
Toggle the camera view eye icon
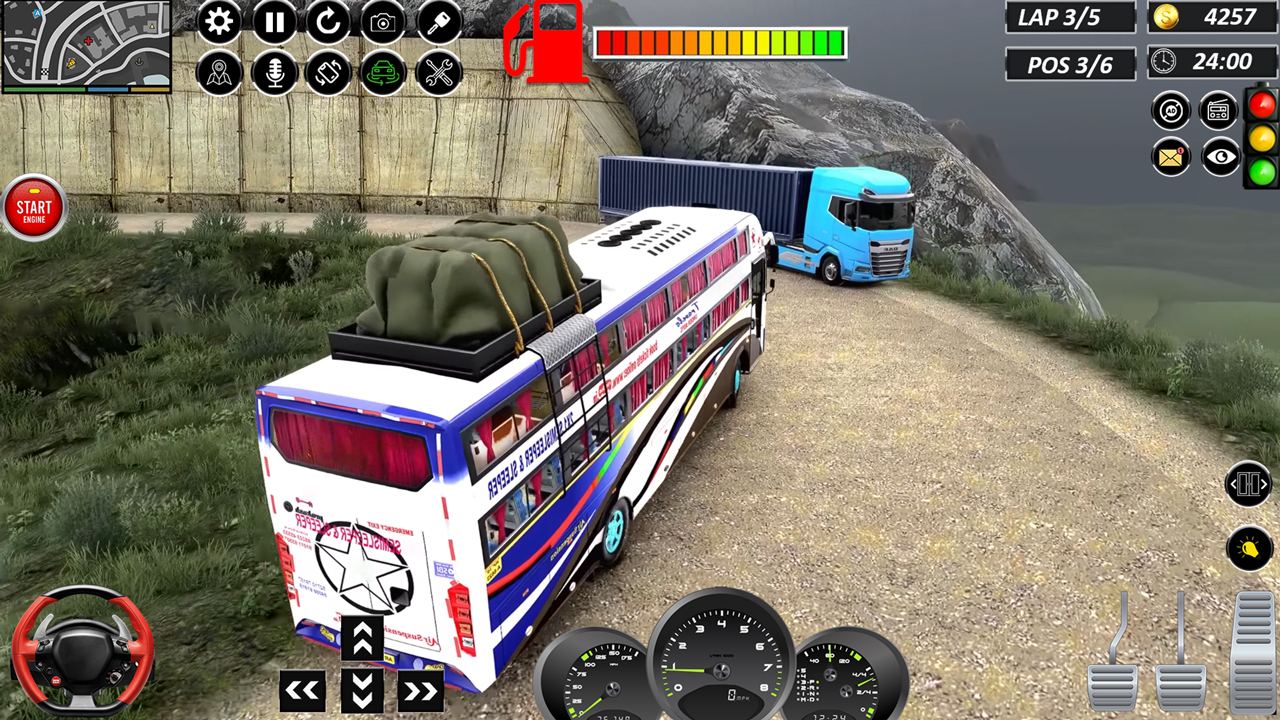pyautogui.click(x=1218, y=157)
